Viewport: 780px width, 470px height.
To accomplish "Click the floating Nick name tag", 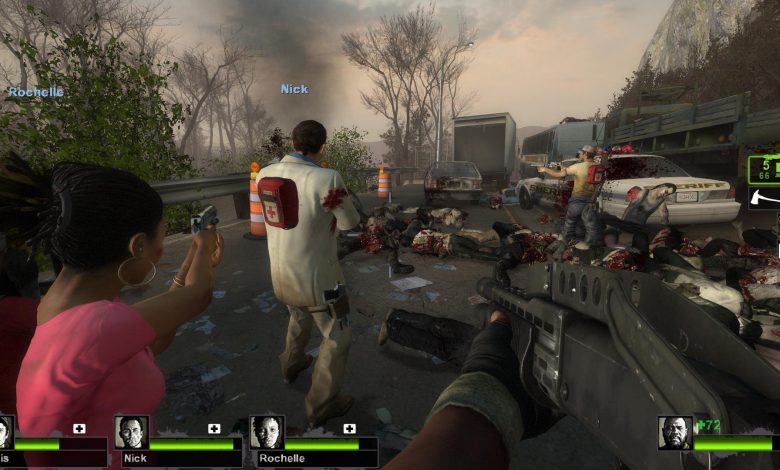I will (294, 89).
